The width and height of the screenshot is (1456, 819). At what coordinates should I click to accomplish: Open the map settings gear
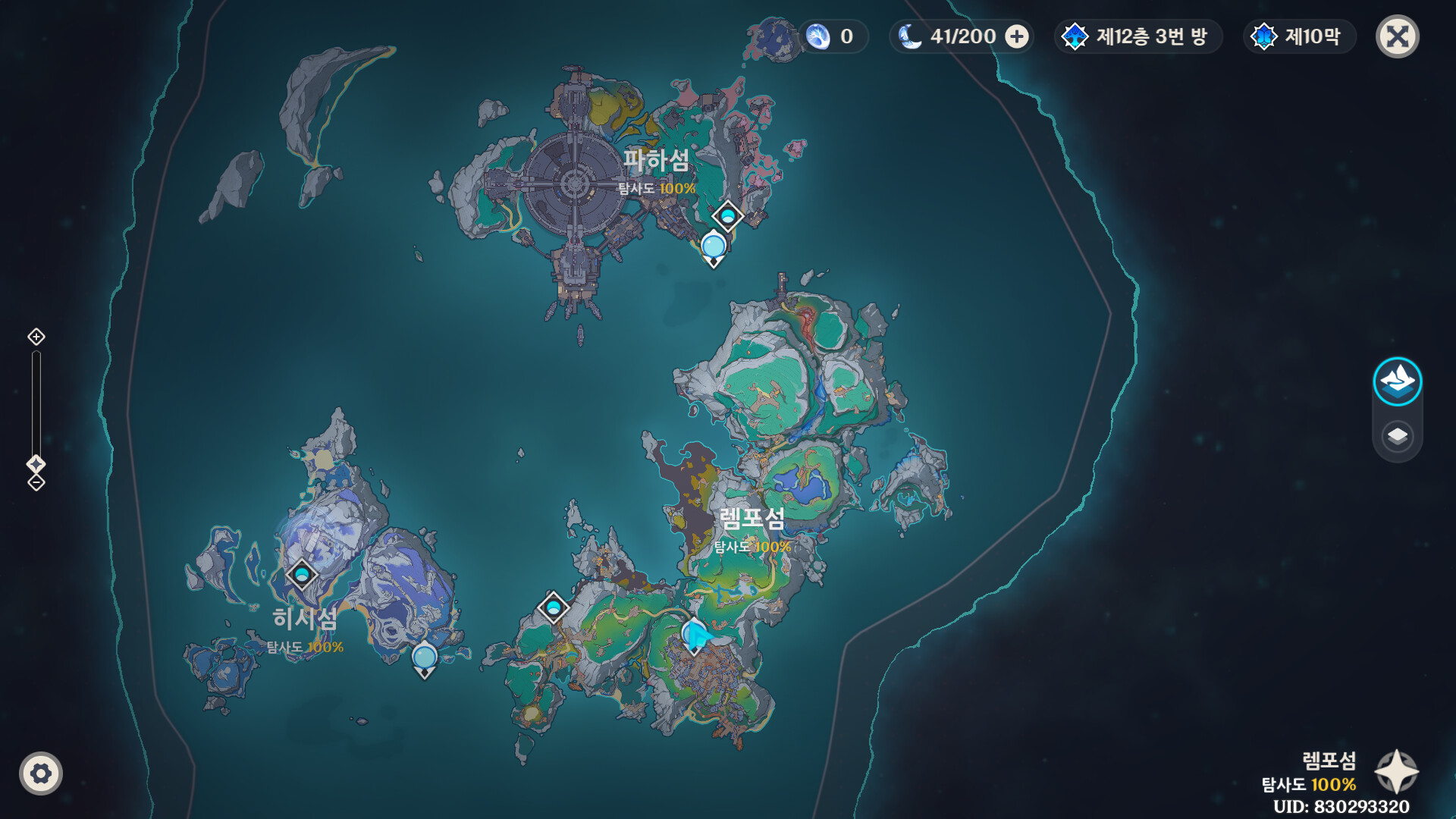[x=41, y=773]
